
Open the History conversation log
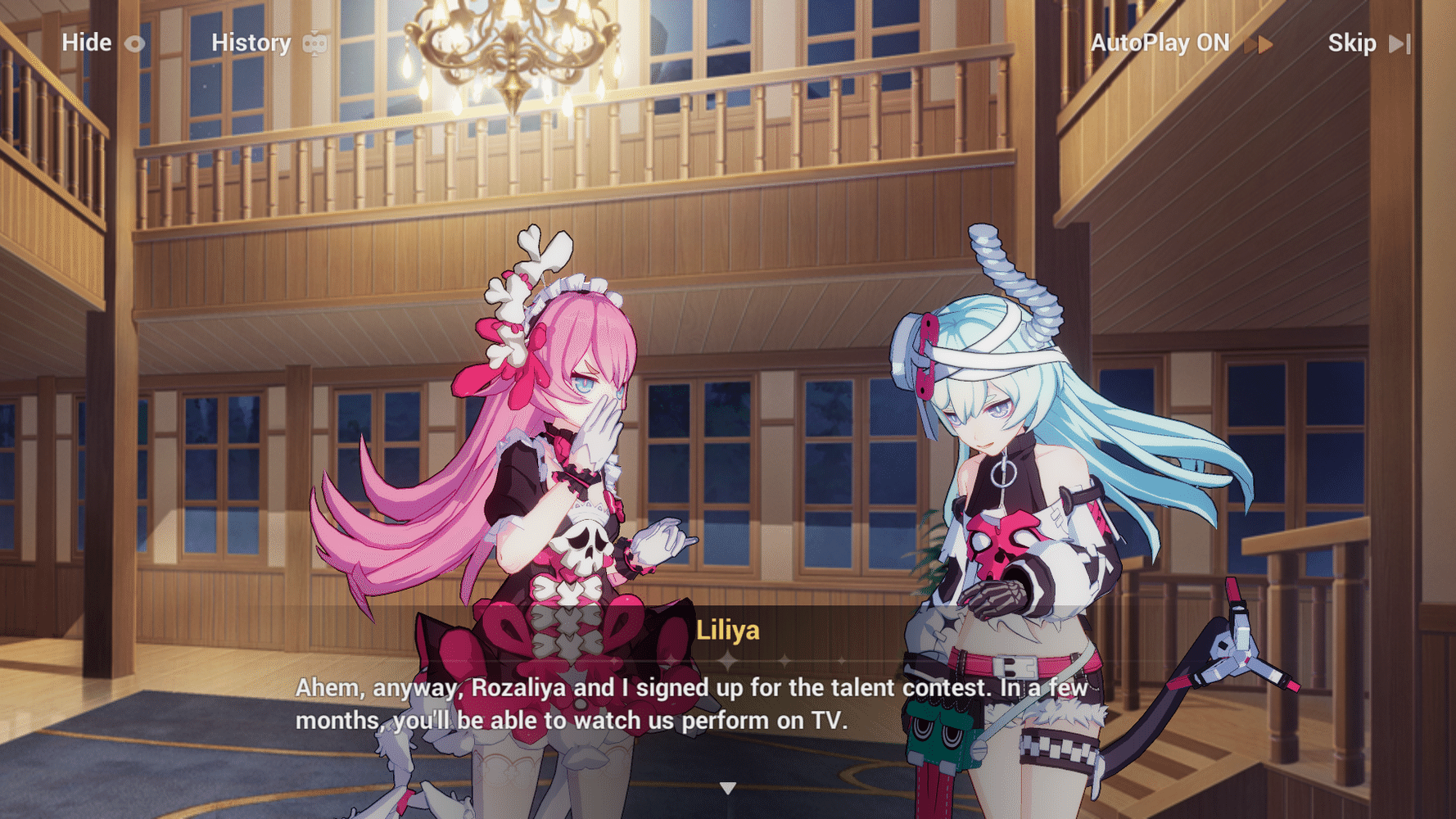251,43
